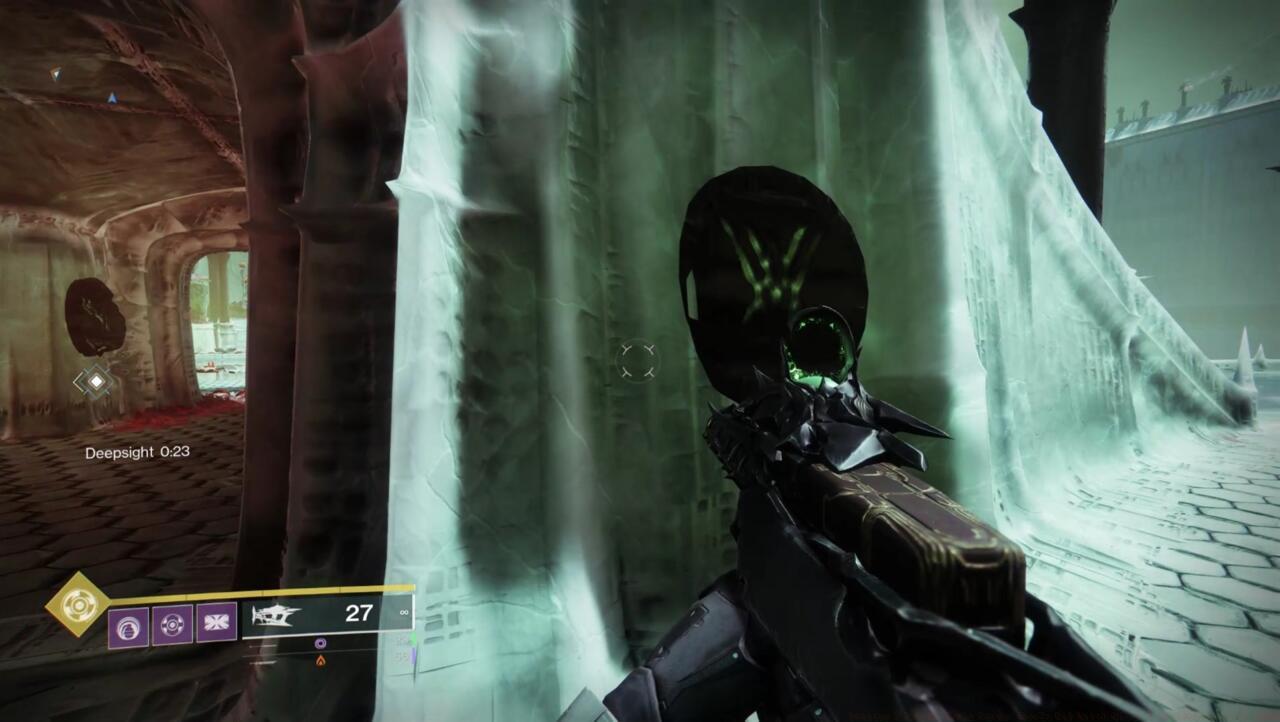1280x722 pixels.
Task: Click the orange flame buff indicator
Action: point(322,662)
